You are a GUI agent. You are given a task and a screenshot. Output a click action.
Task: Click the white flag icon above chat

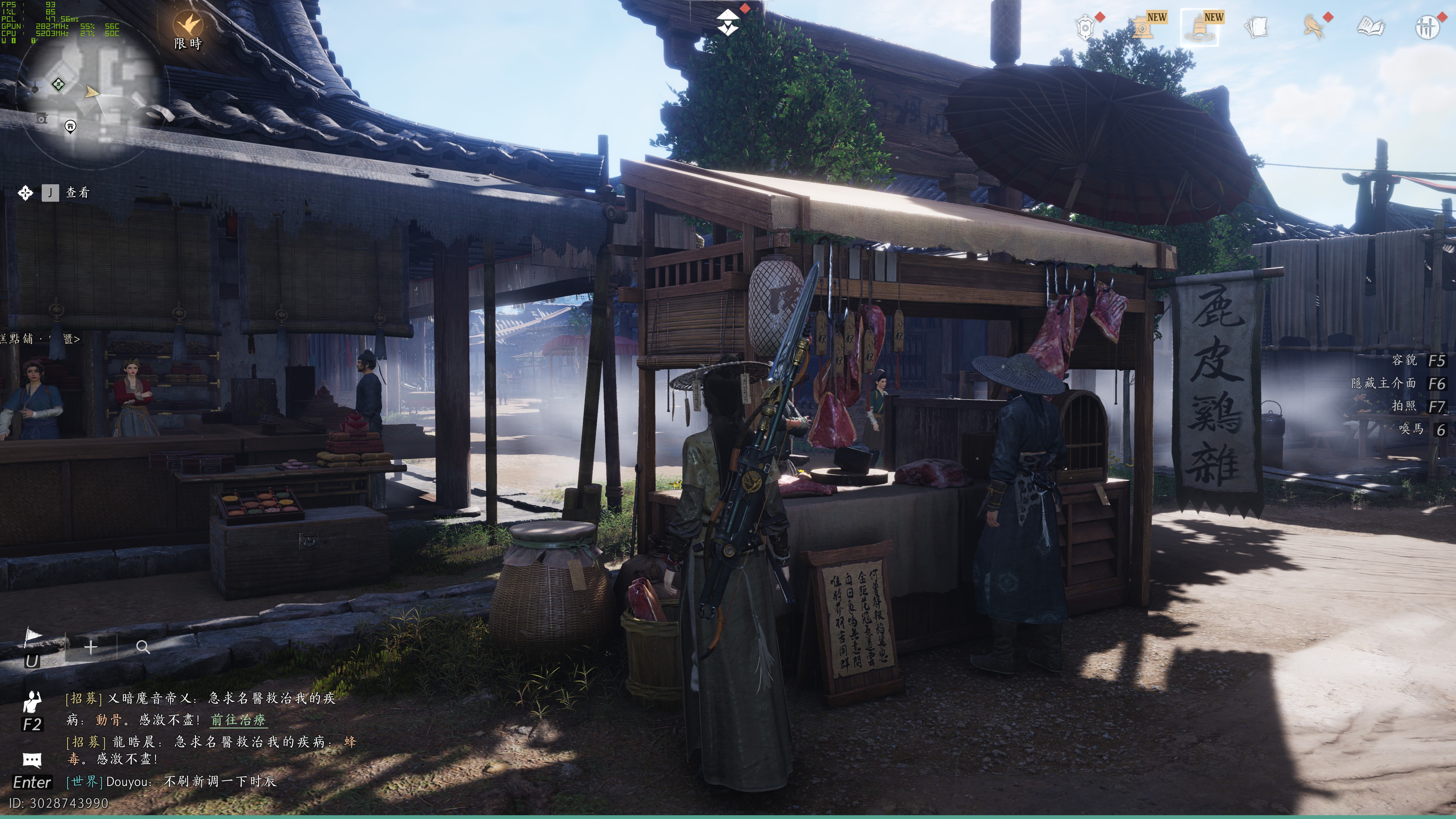[x=33, y=637]
